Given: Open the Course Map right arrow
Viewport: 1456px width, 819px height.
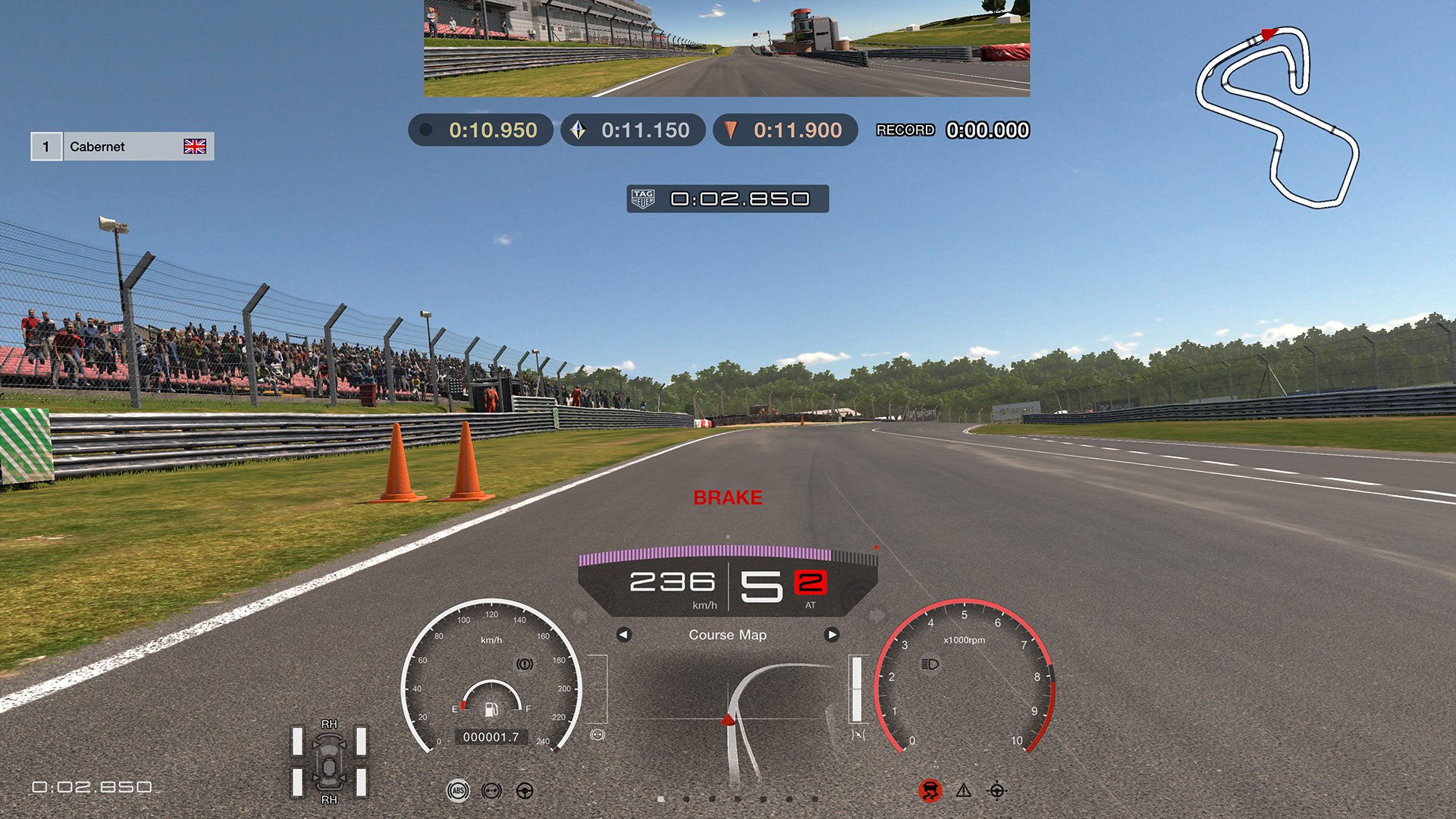Looking at the screenshot, I should [x=833, y=635].
